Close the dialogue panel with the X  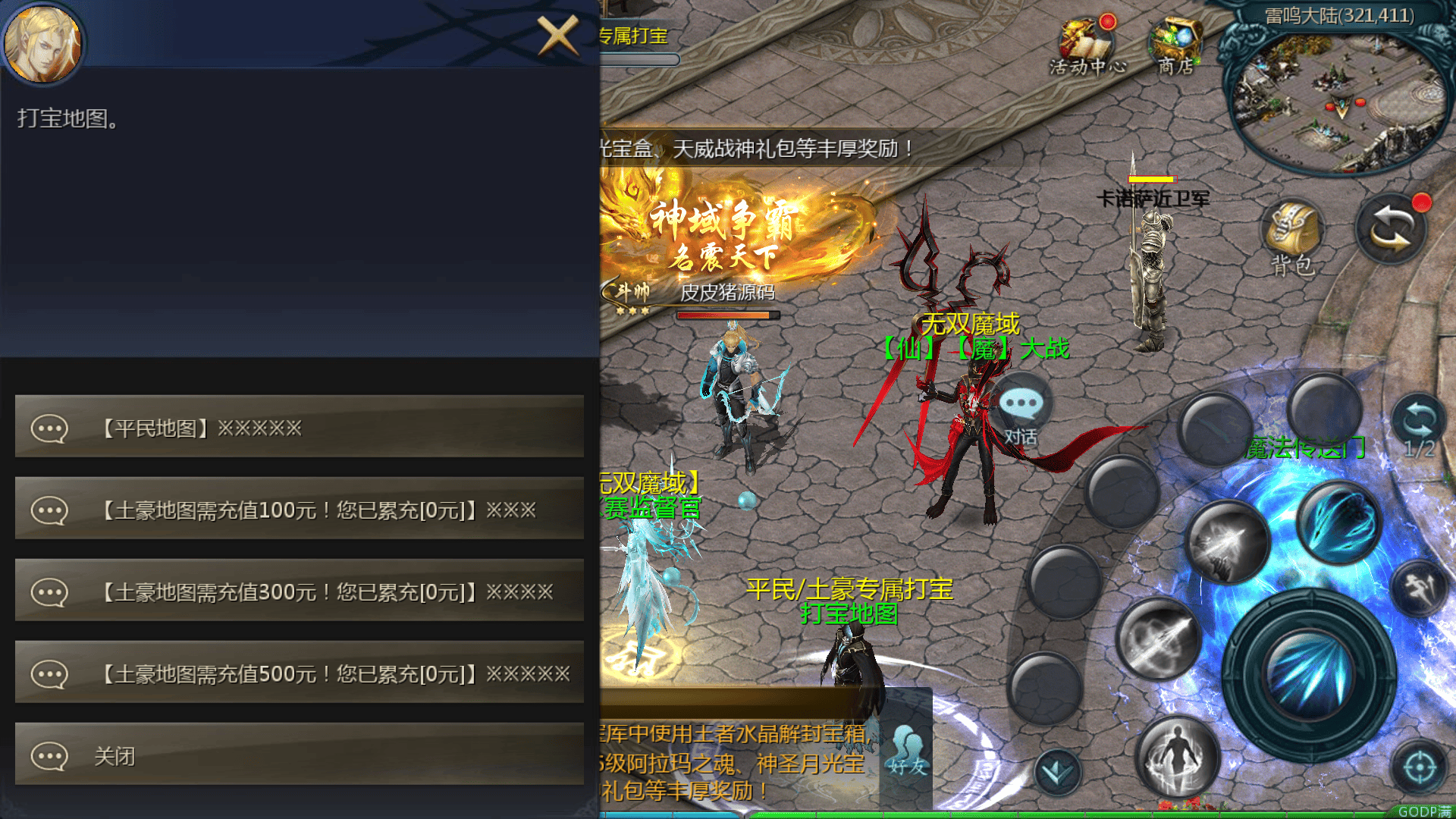(x=557, y=35)
